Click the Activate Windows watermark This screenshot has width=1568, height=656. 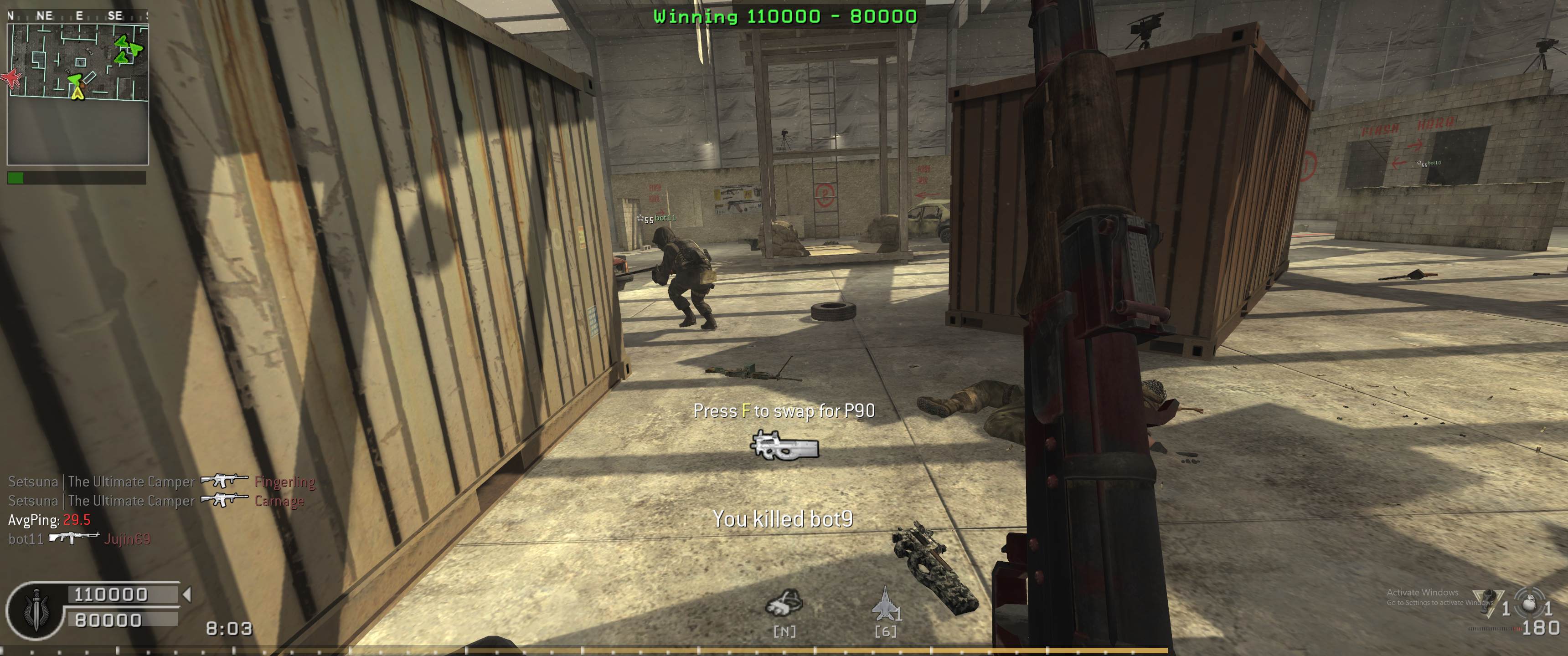pos(1422,596)
